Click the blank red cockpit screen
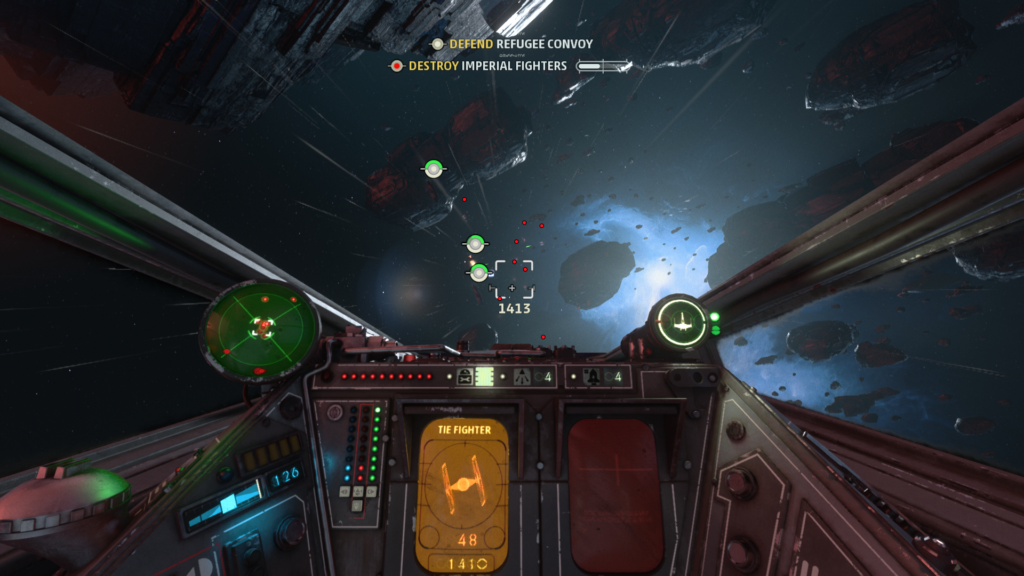 [615, 494]
